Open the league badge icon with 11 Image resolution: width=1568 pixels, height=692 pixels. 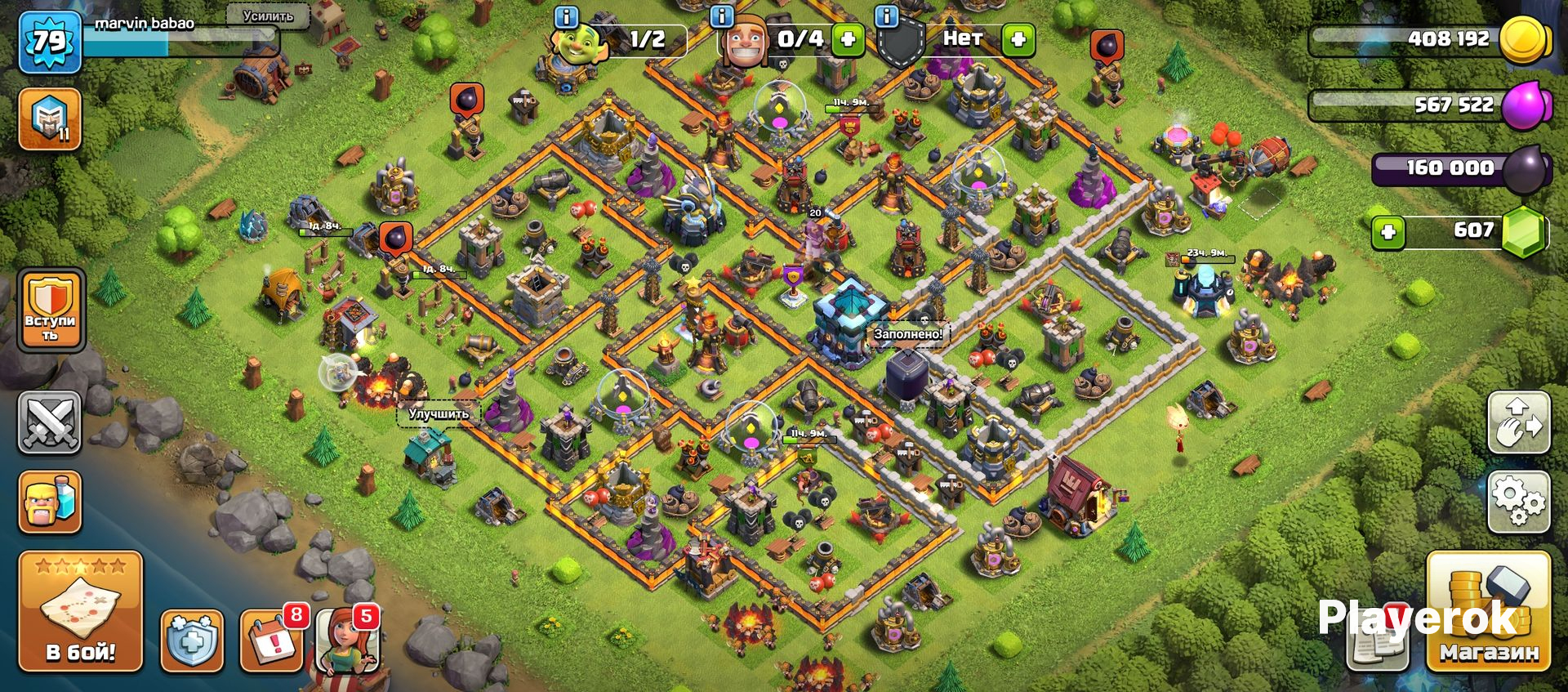[x=49, y=119]
